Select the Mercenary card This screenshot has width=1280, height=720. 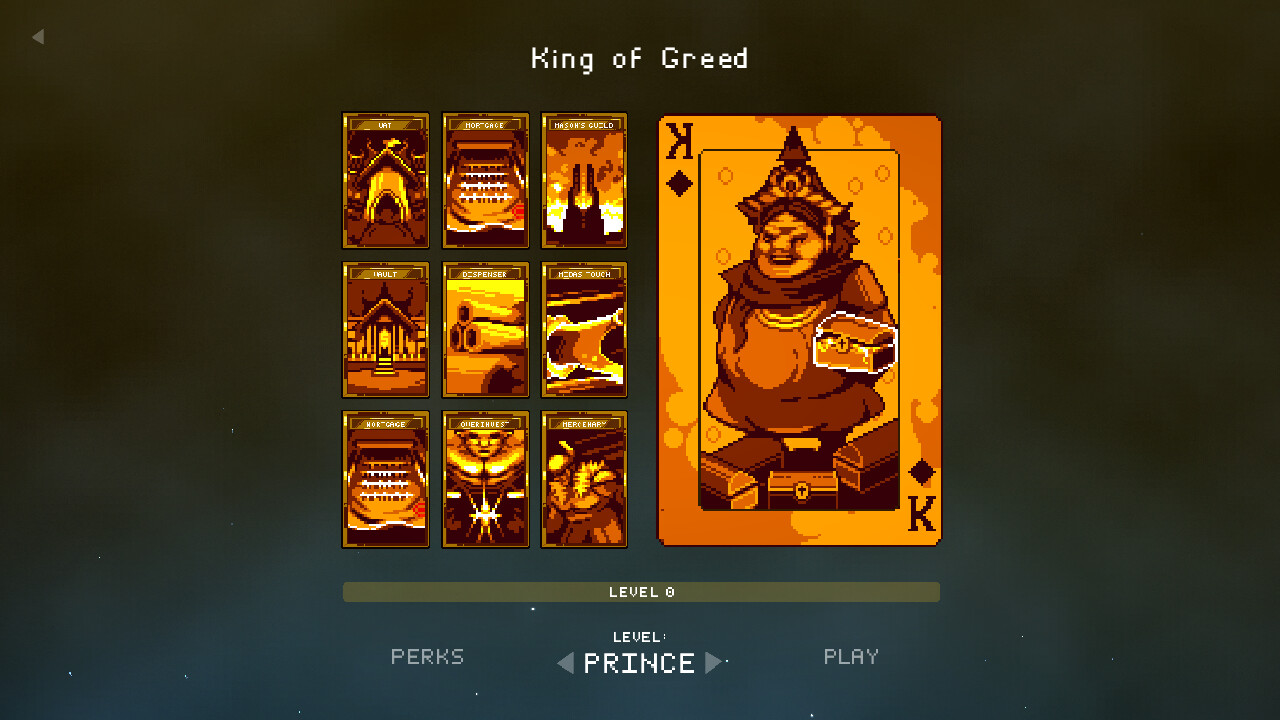(x=584, y=480)
